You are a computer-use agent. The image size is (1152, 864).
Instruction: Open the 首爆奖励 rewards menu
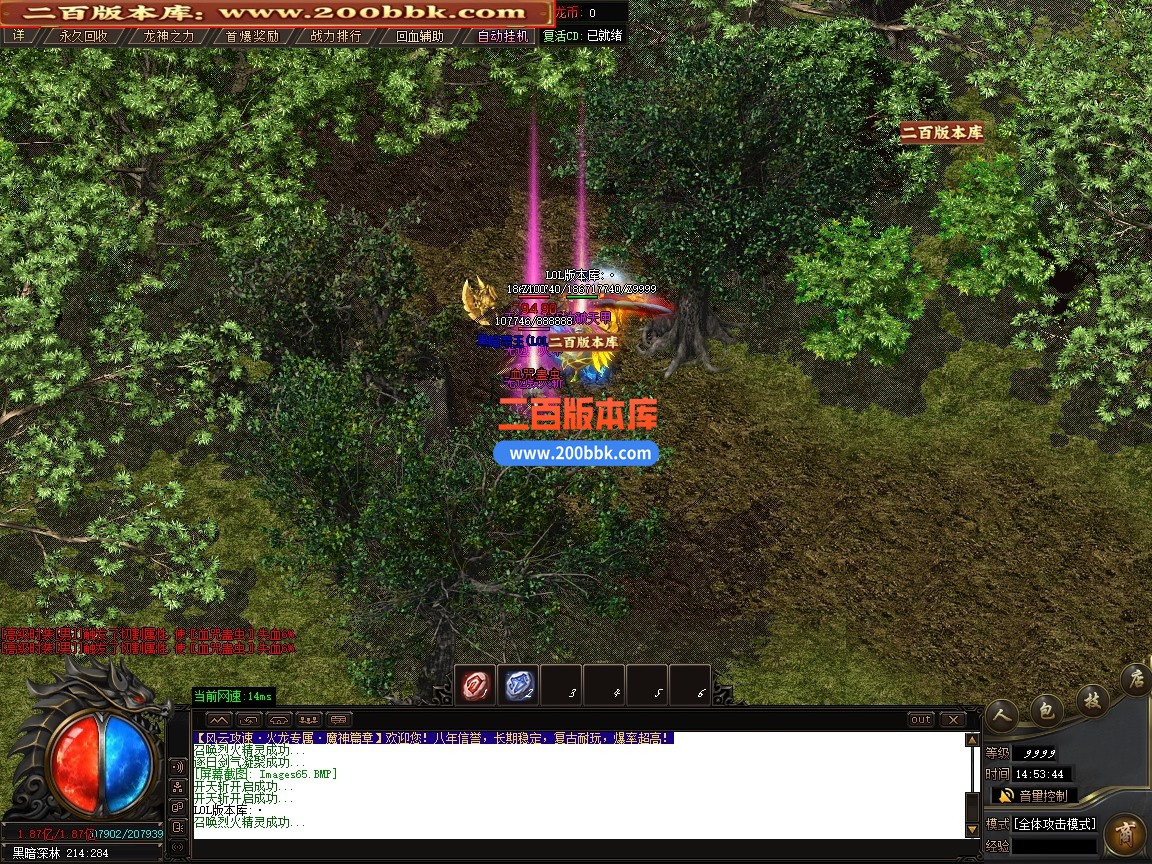coord(252,36)
